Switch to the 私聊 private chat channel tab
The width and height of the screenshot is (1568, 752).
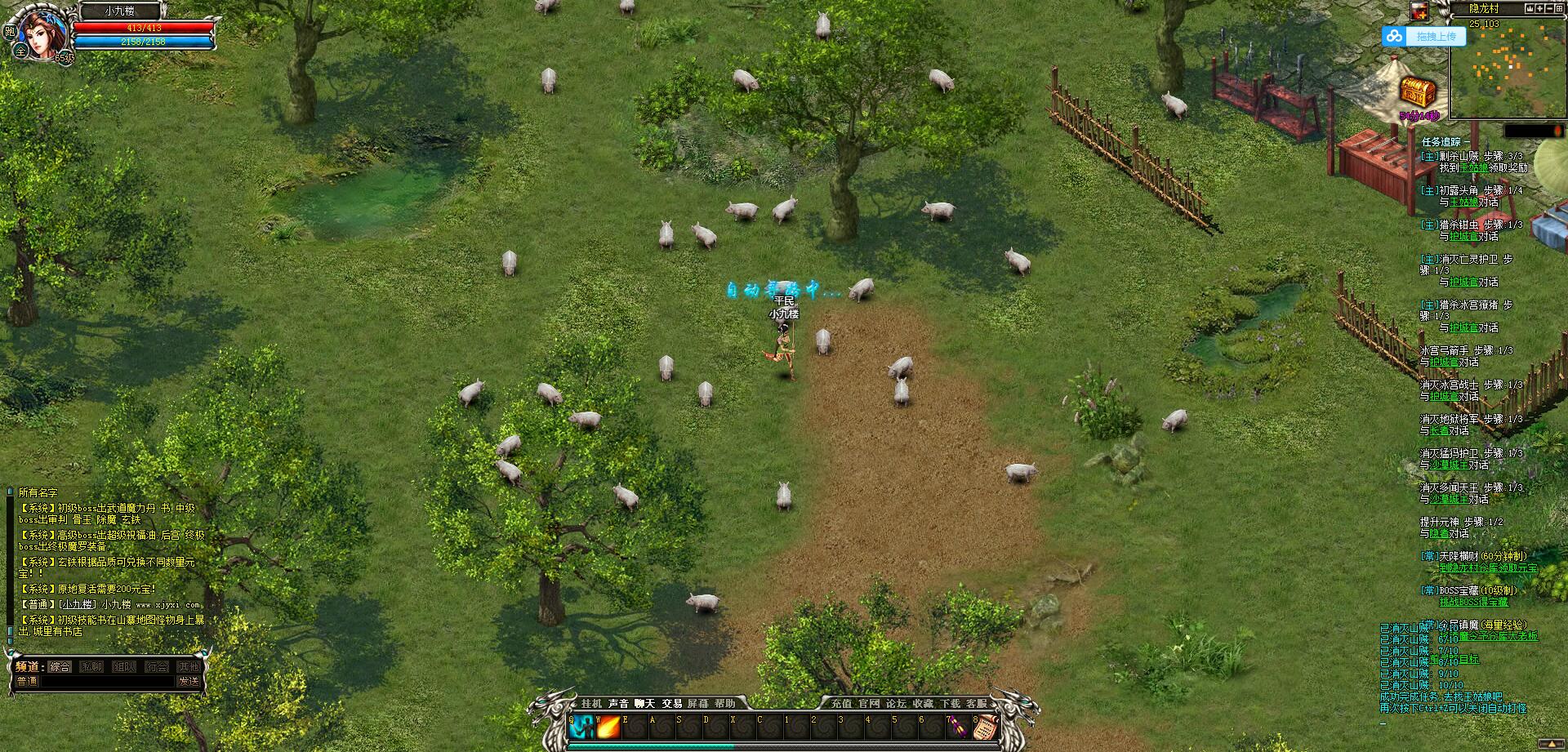[91, 667]
